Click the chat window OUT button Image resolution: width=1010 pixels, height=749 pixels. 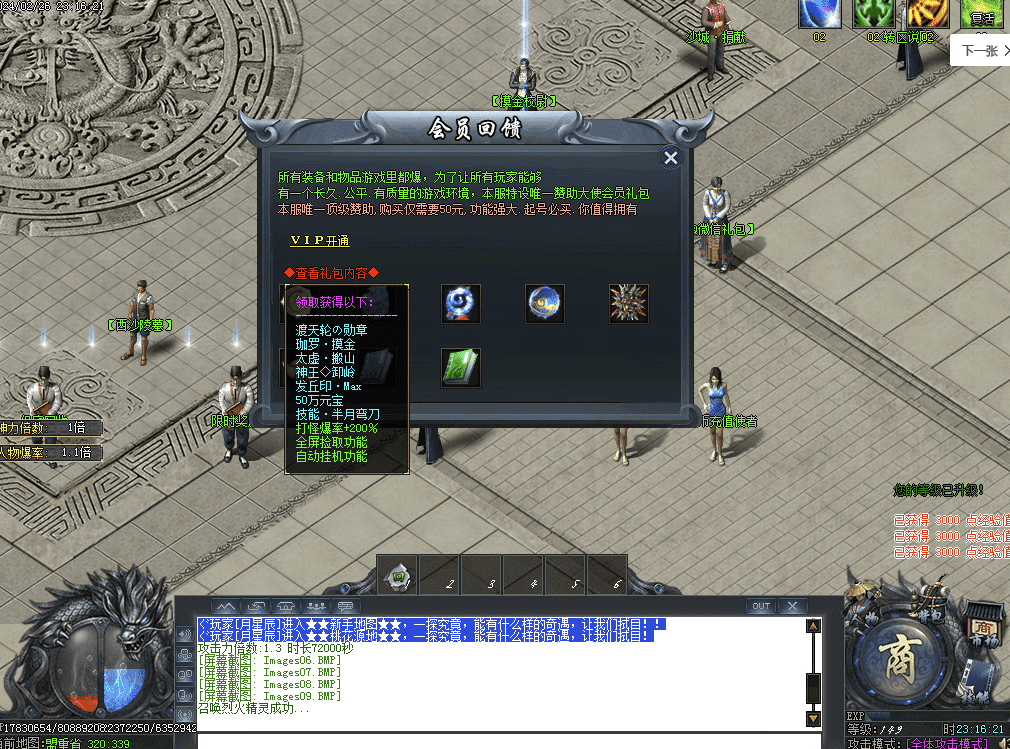tap(761, 606)
